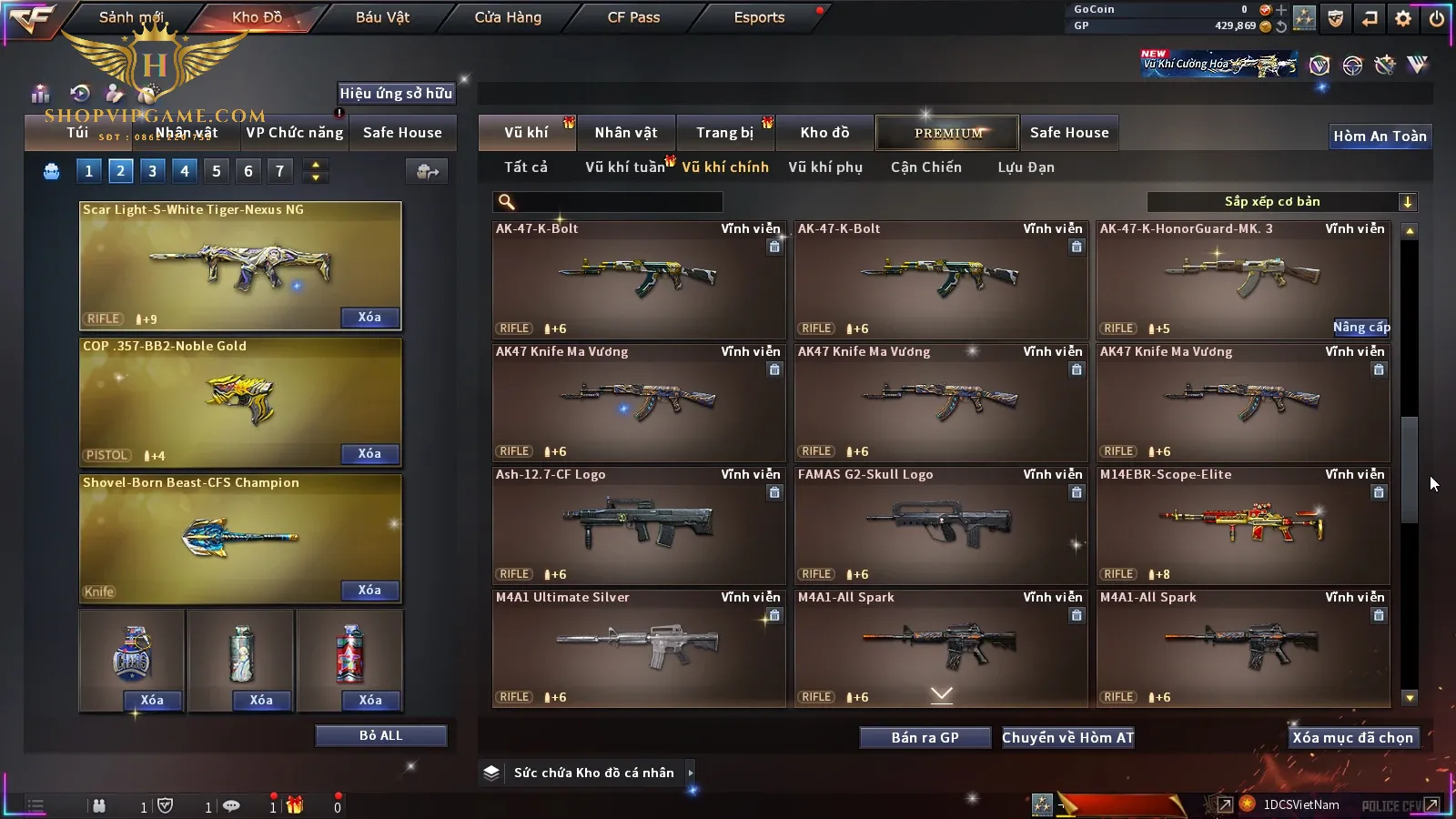Upgrade the AK-47-K-HonorGuard with Nâng cấp
1456x819 pixels.
tap(1361, 328)
